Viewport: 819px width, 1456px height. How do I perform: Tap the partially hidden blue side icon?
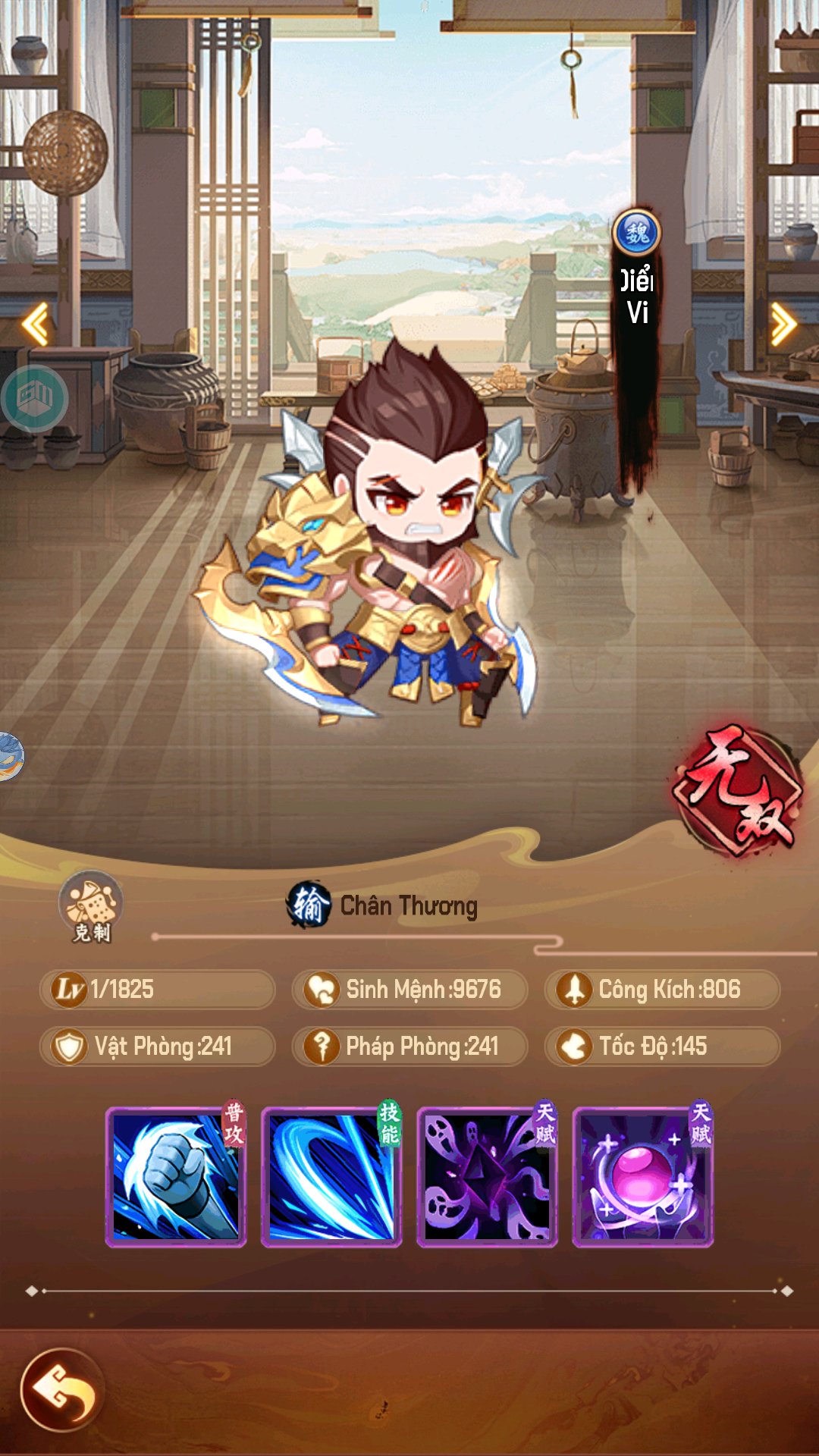click(9, 756)
